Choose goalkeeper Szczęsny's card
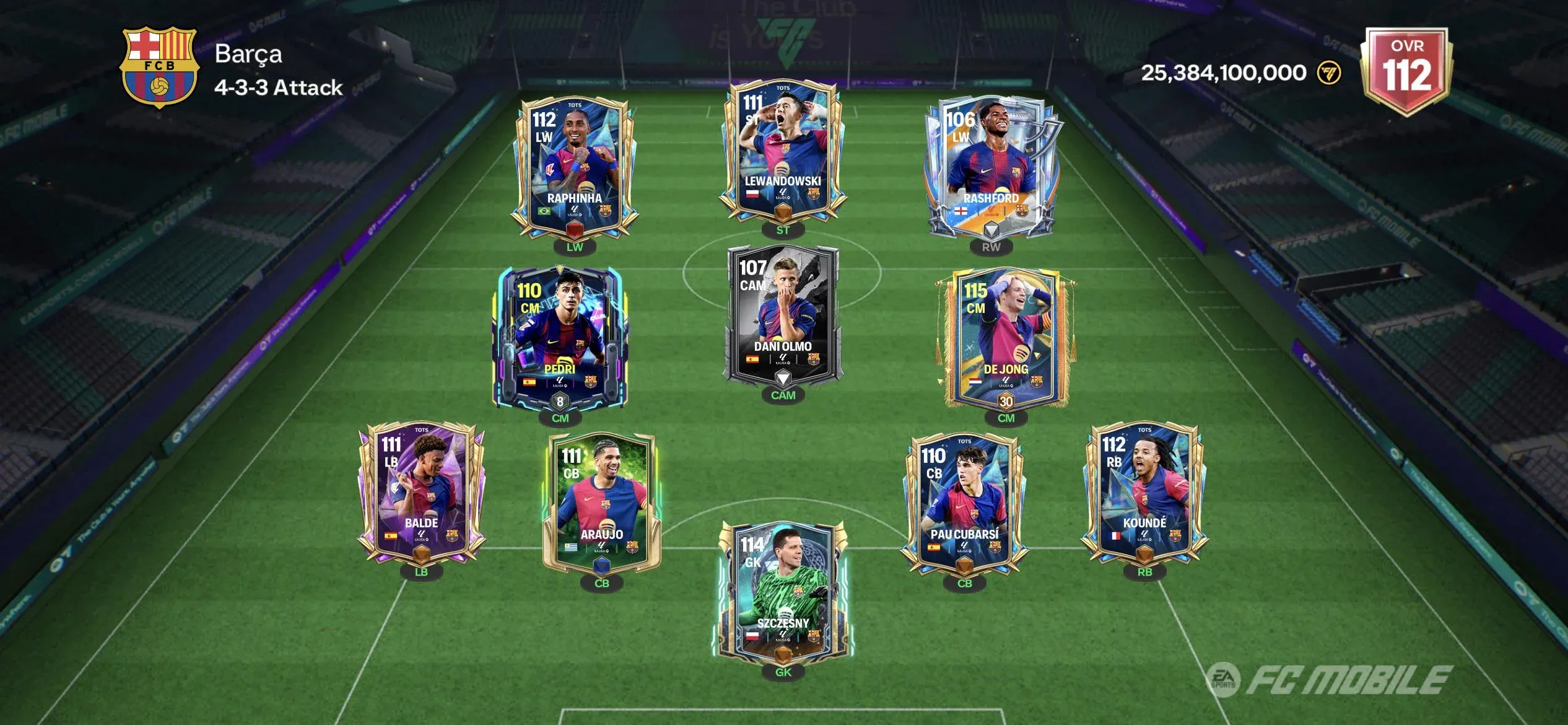This screenshot has height=725, width=1568. click(x=783, y=592)
